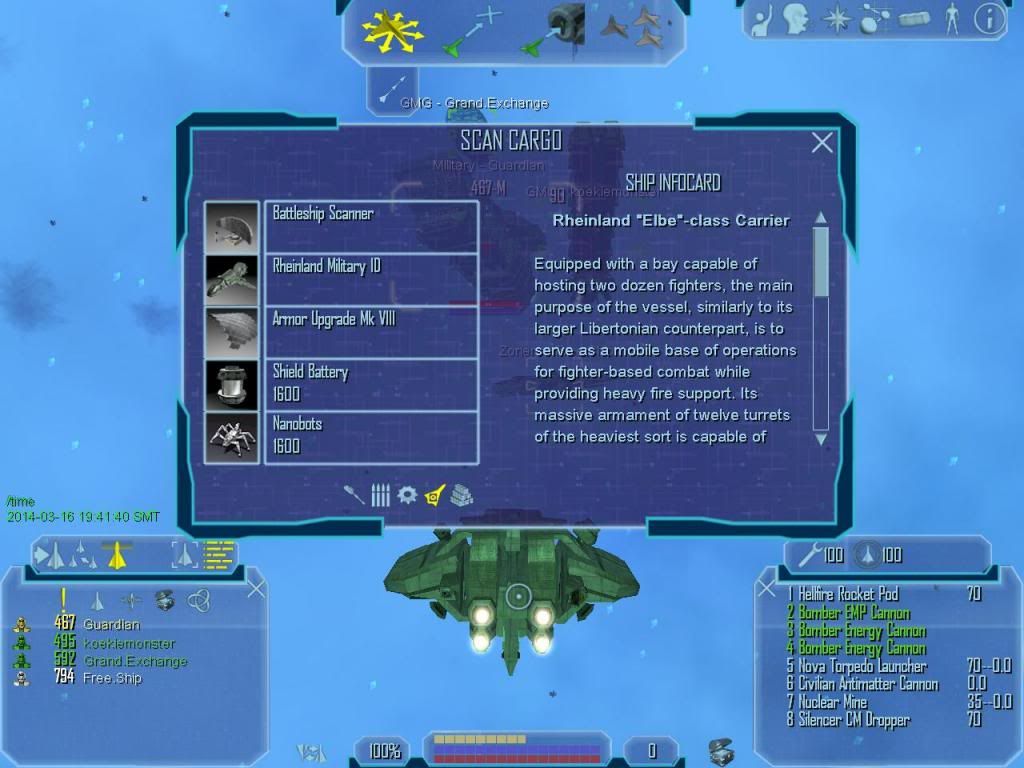Viewport: 1024px width, 768px height.
Task: Open the round information 'i' icon
Action: [989, 19]
